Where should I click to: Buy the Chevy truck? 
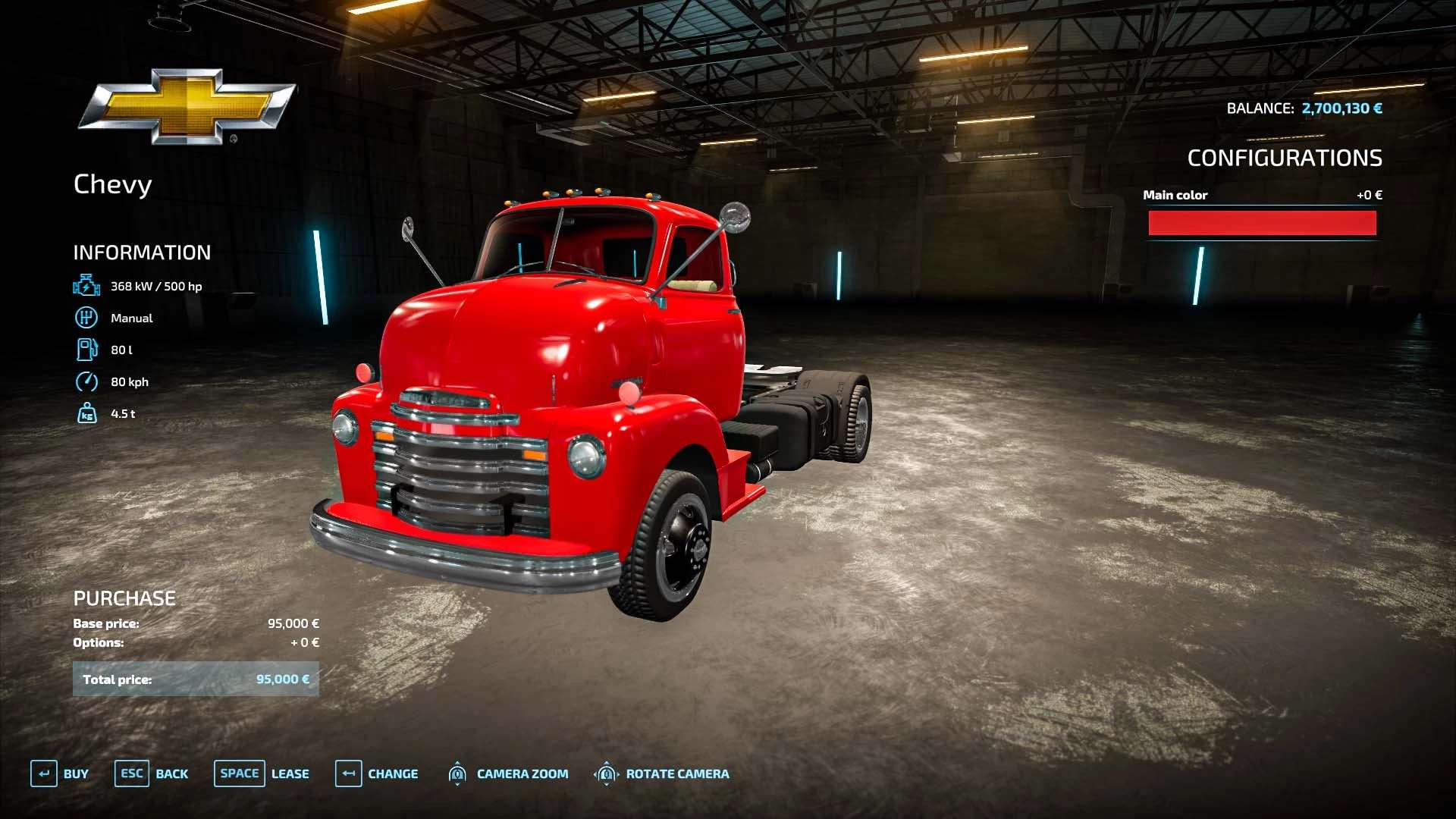(60, 773)
